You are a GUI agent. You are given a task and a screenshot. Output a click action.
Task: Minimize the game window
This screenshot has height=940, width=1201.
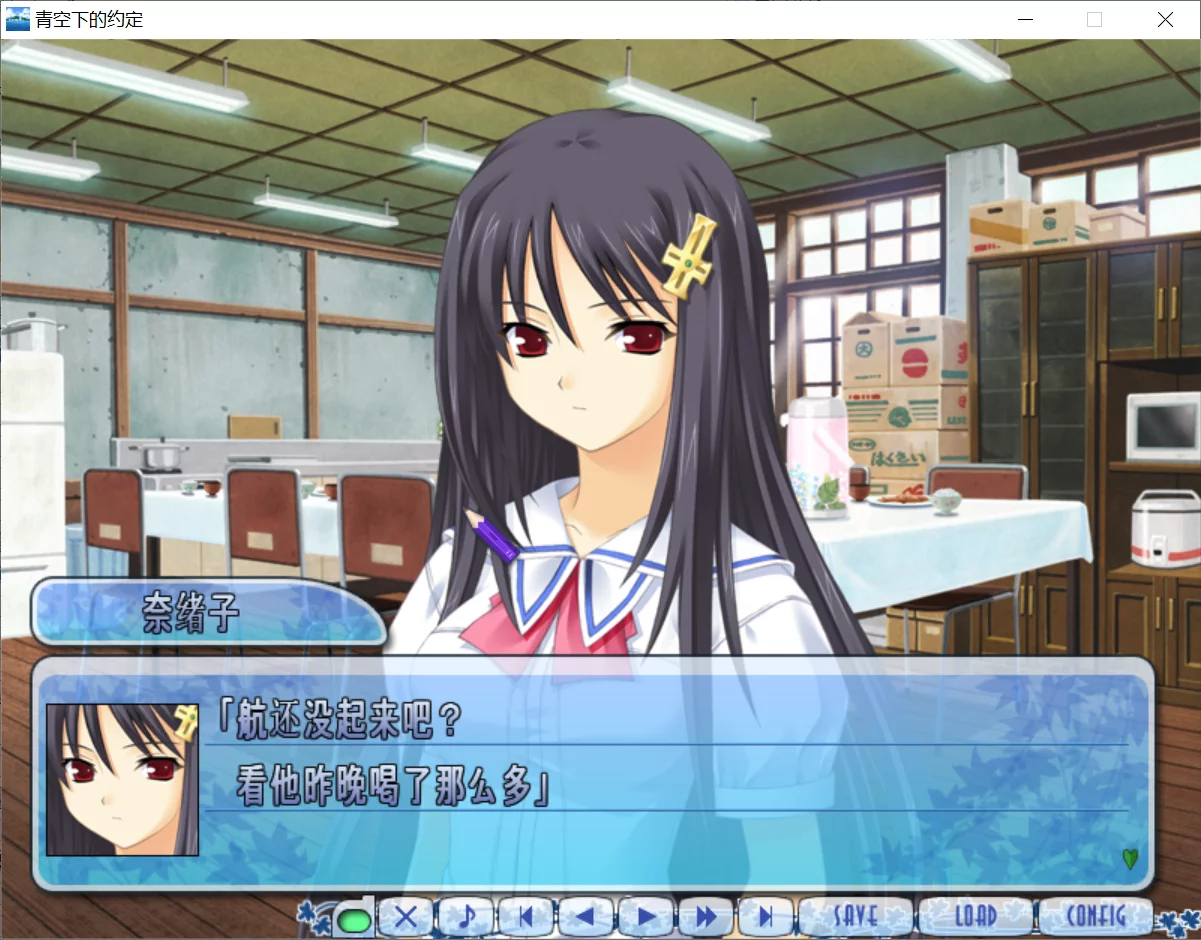(1024, 19)
